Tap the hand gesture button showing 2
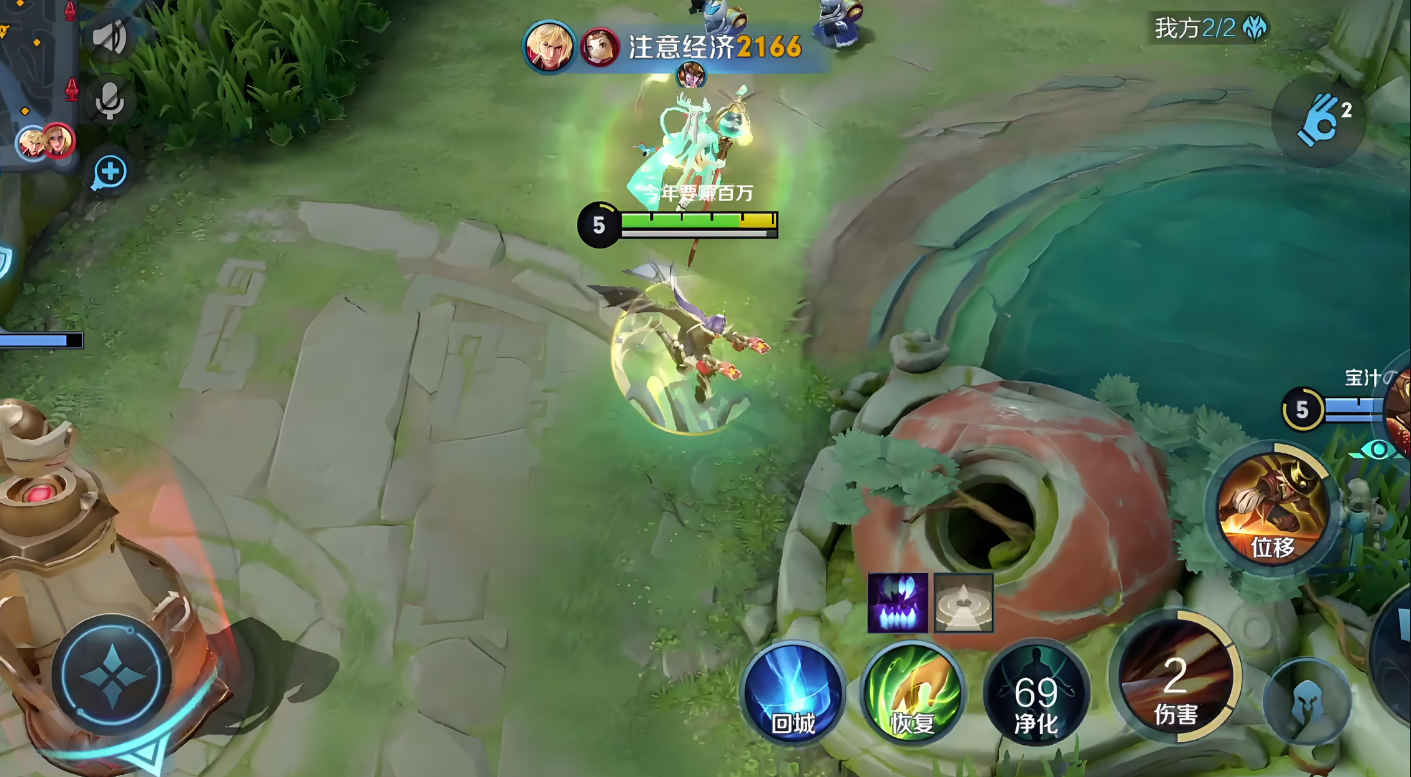This screenshot has height=777, width=1411. pos(1319,120)
